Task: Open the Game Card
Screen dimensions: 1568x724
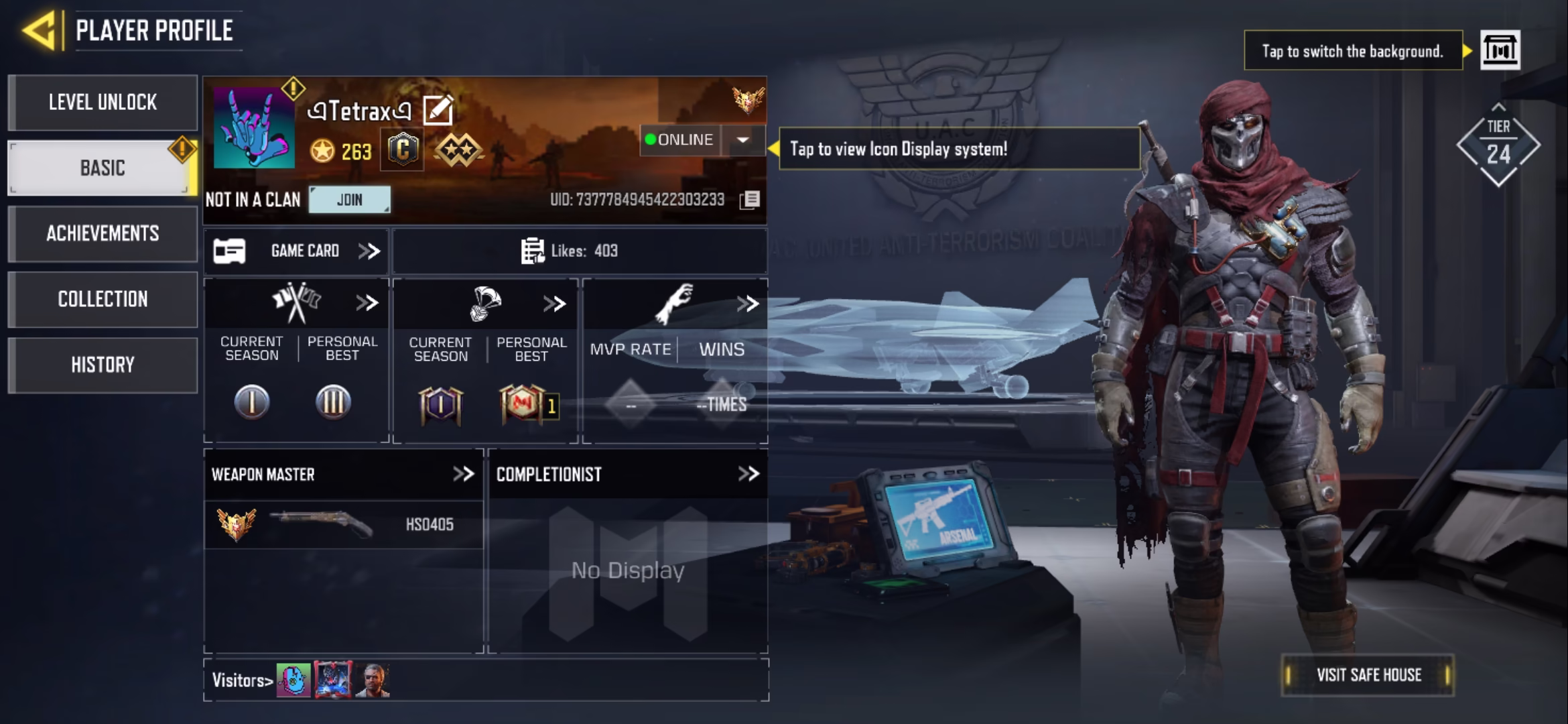Action: pos(297,251)
